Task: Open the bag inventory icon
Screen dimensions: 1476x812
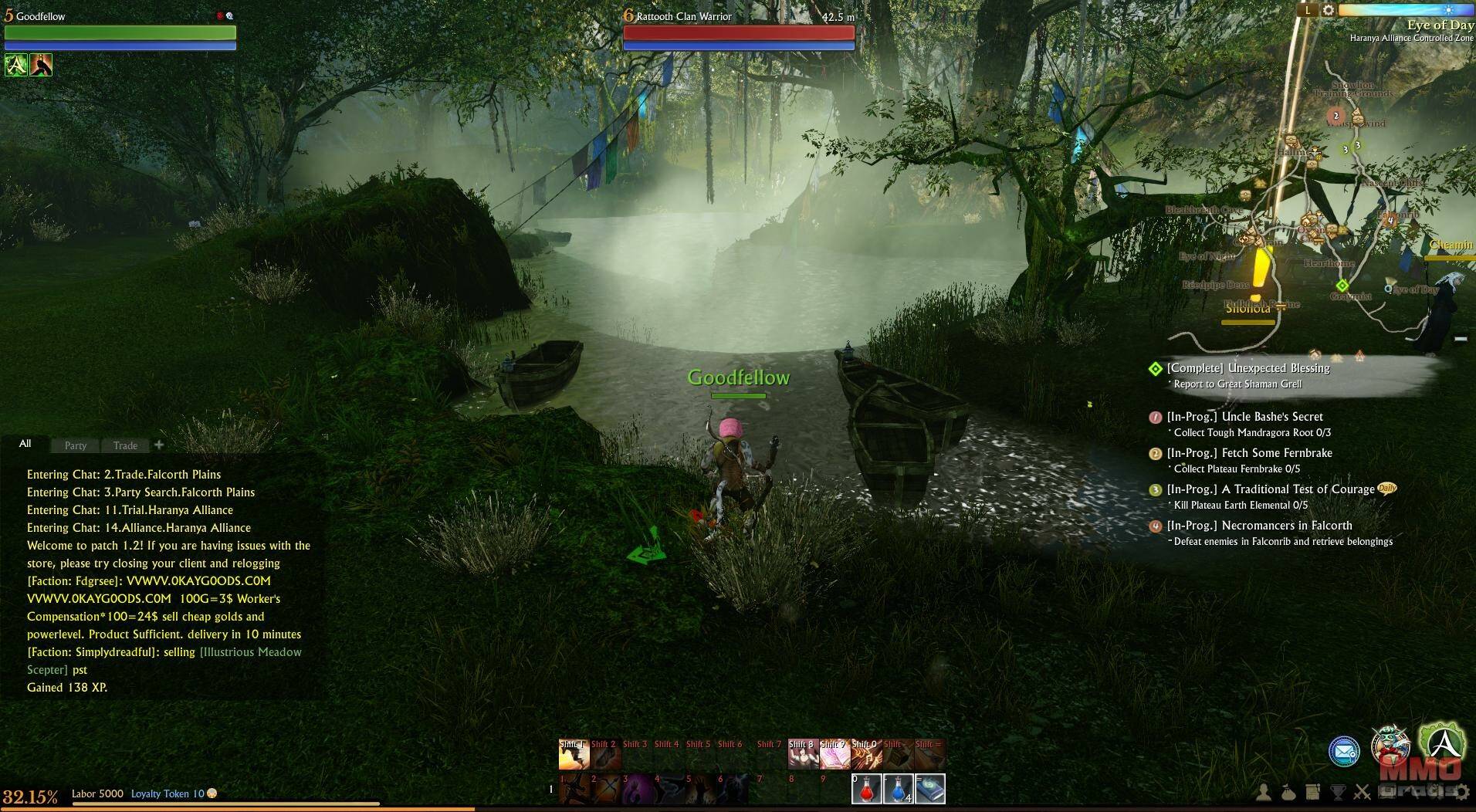Action: [1288, 792]
